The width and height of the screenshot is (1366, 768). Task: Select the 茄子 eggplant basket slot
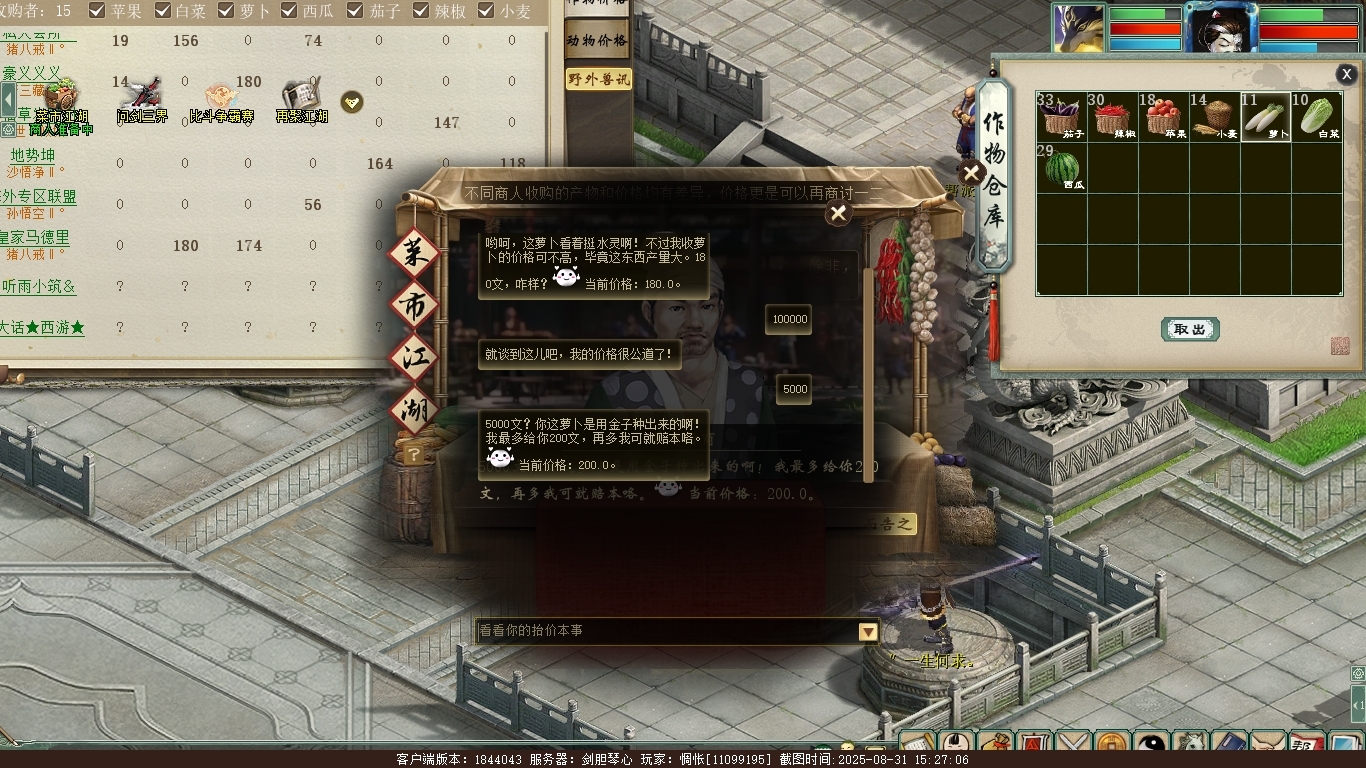click(1061, 117)
